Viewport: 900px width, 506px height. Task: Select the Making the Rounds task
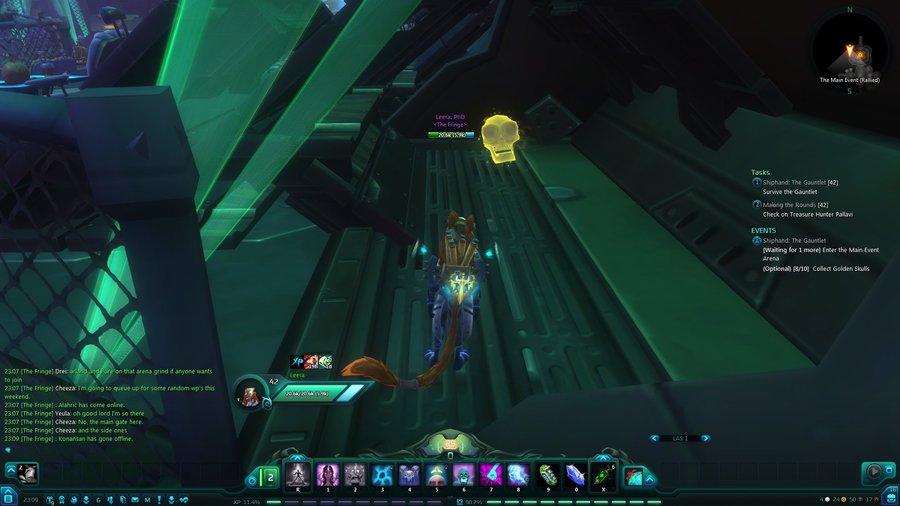click(791, 205)
